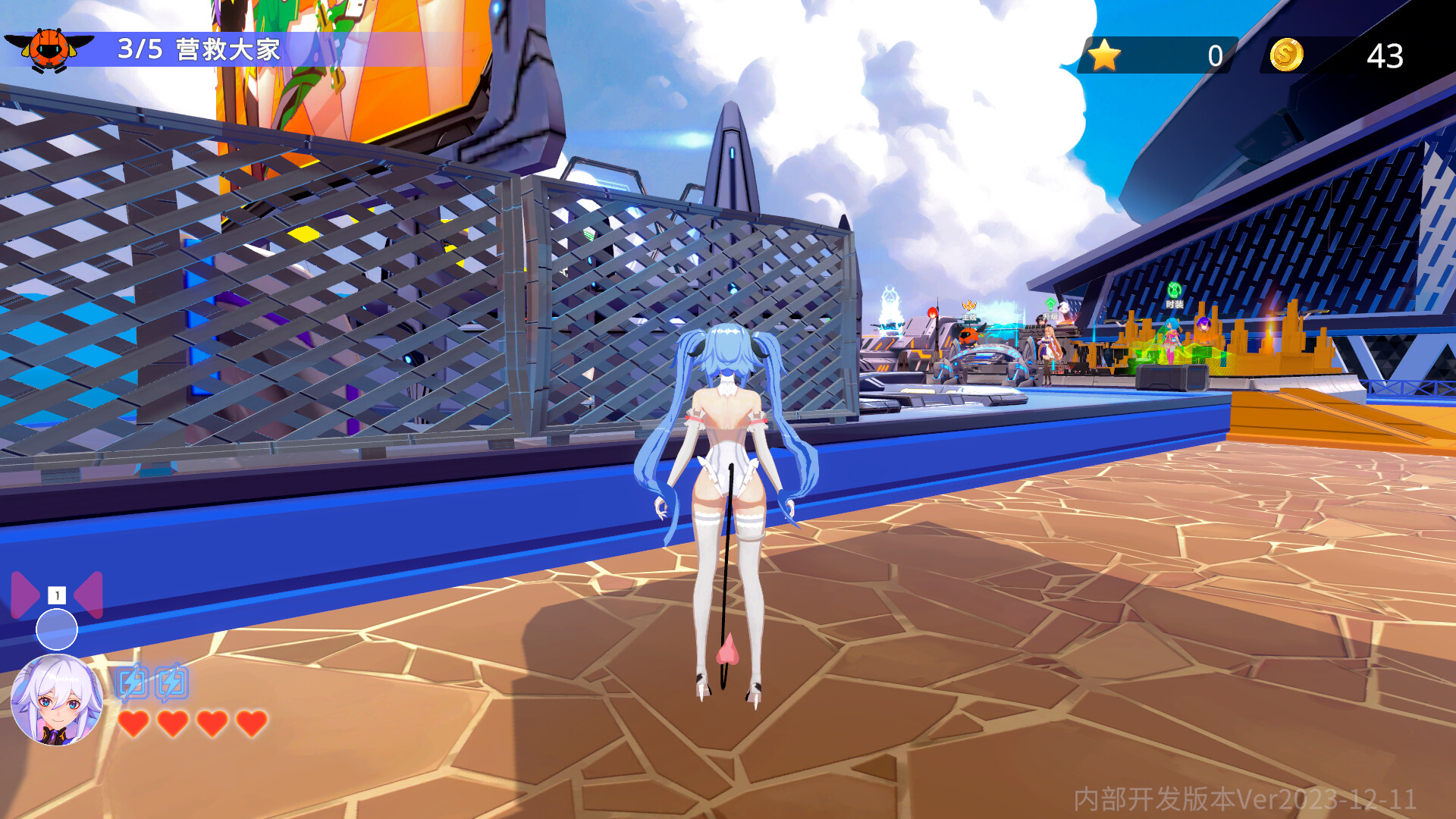Viewport: 1456px width, 819px height.
Task: Click the star counter showing 0
Action: 1213,54
